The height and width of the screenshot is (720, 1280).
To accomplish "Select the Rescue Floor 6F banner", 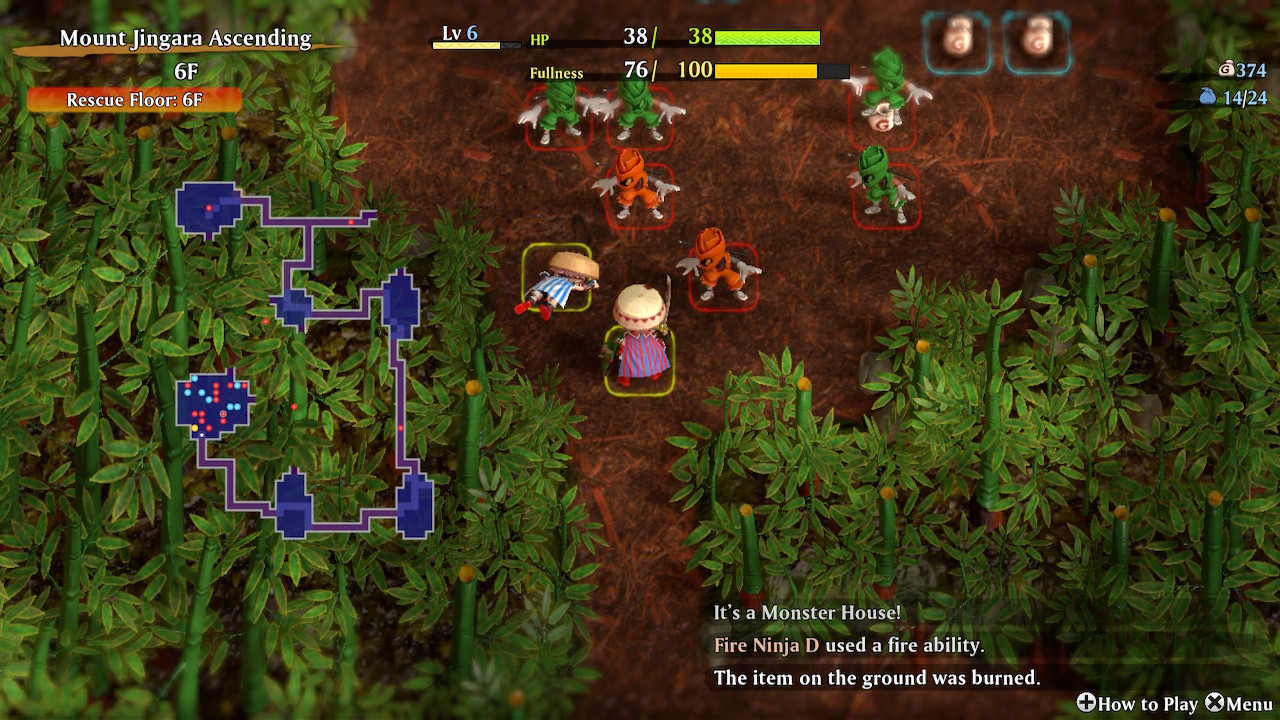I will point(134,100).
